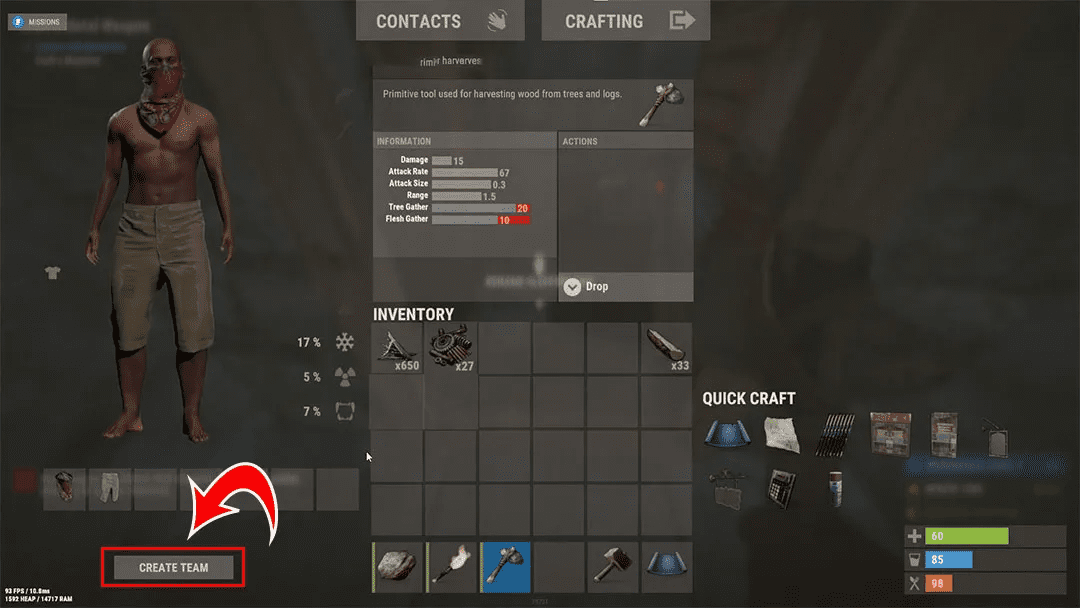
Task: Quick craft the calculator-style keypad item
Action: coord(782,487)
